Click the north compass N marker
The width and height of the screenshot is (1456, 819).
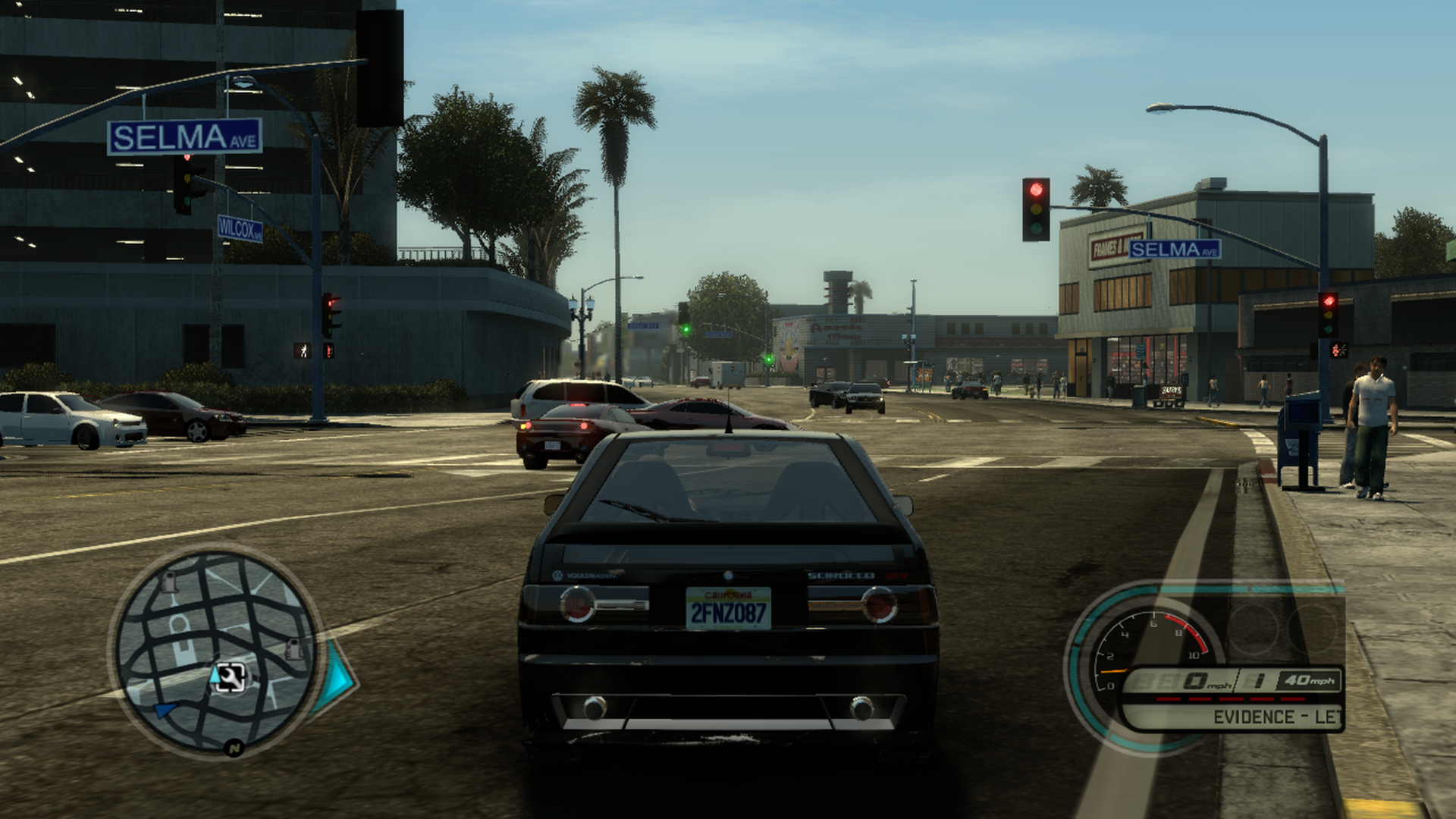(234, 748)
